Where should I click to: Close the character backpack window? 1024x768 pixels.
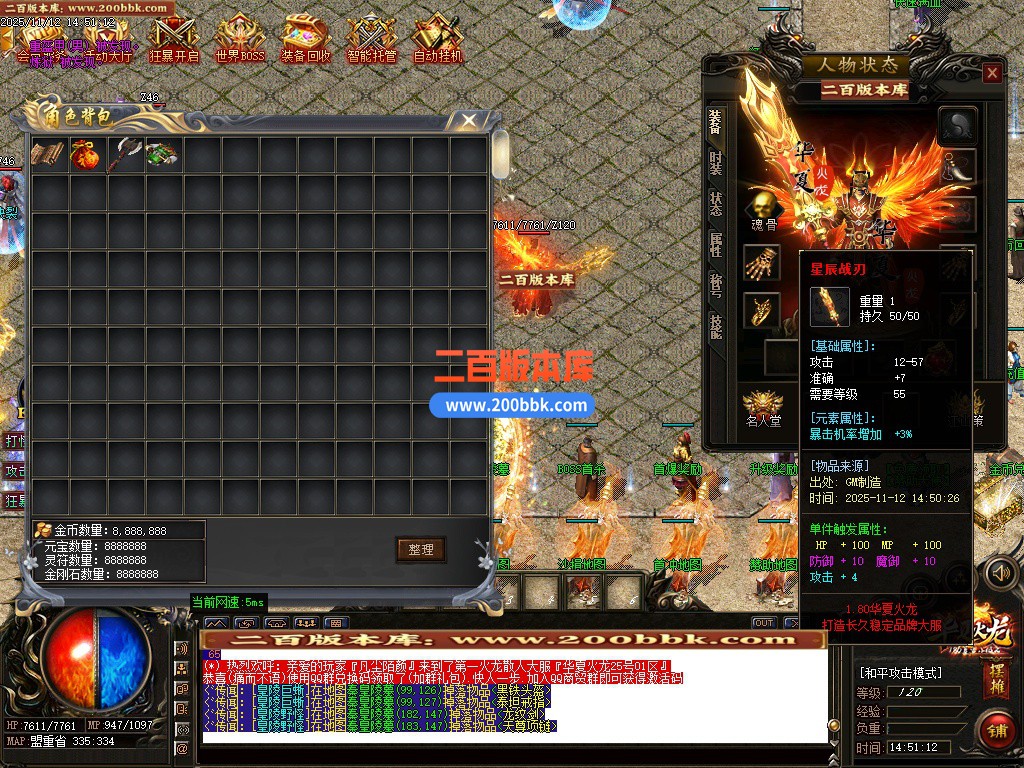coord(468,121)
